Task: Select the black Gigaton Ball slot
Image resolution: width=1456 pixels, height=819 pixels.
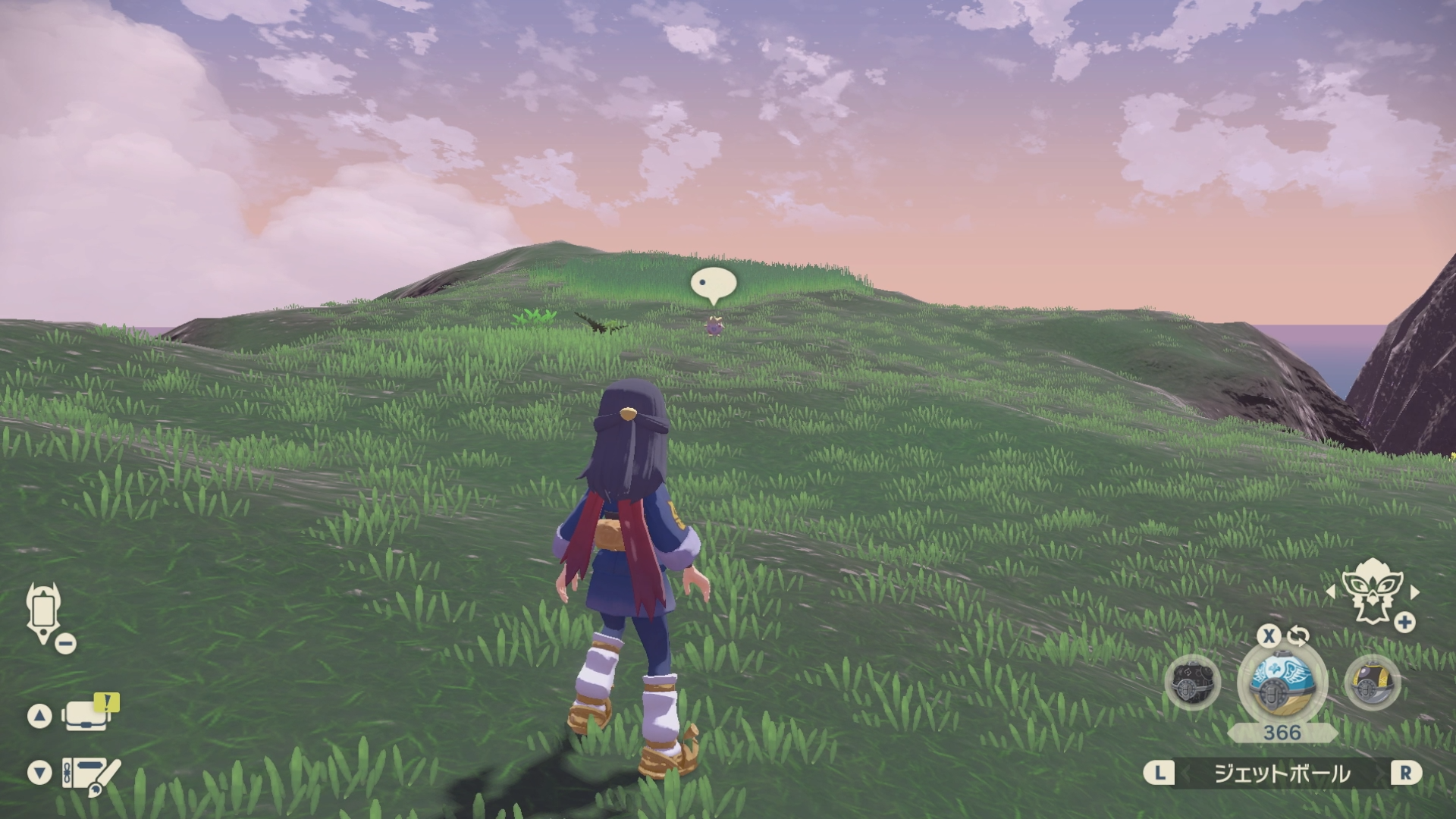Action: 1192,683
